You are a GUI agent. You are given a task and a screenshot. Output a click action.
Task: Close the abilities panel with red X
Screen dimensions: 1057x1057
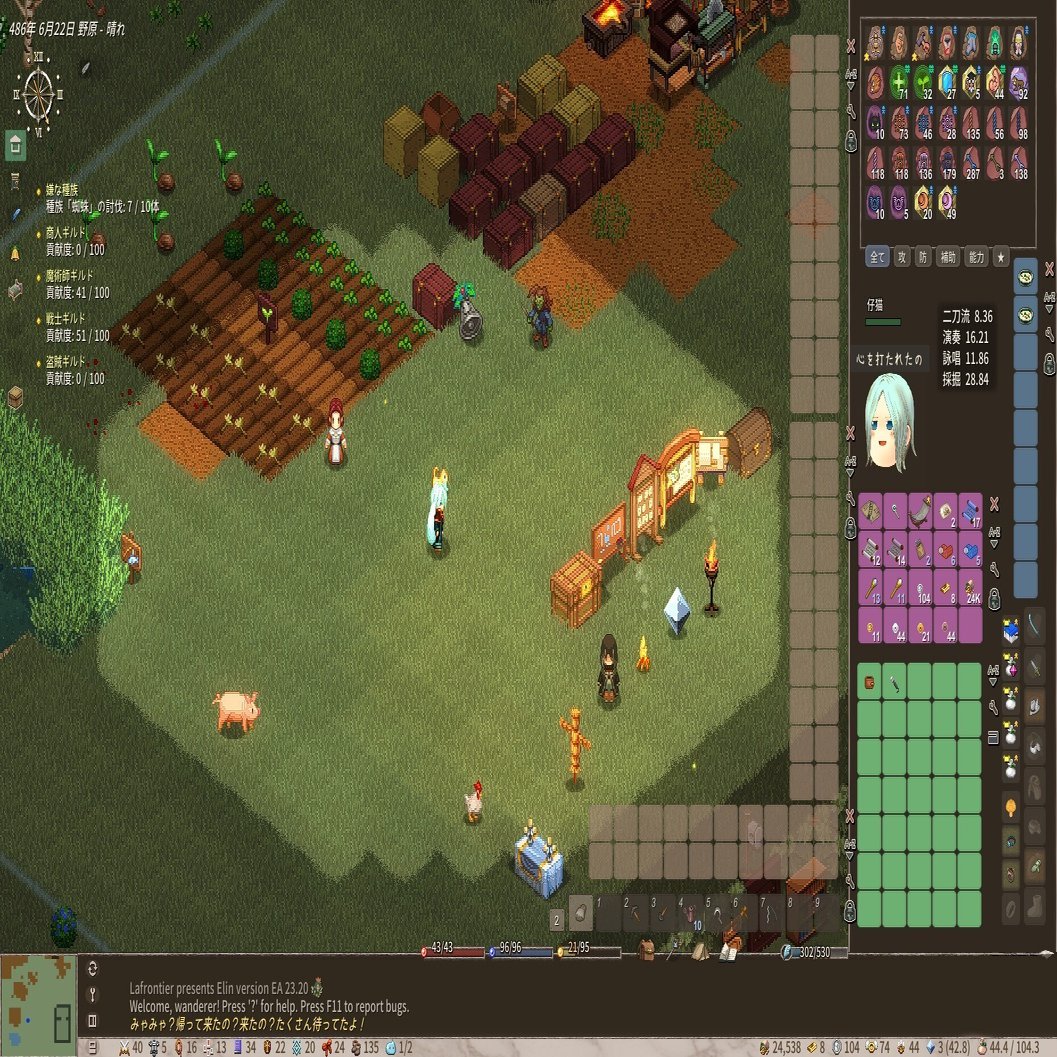[x=851, y=45]
